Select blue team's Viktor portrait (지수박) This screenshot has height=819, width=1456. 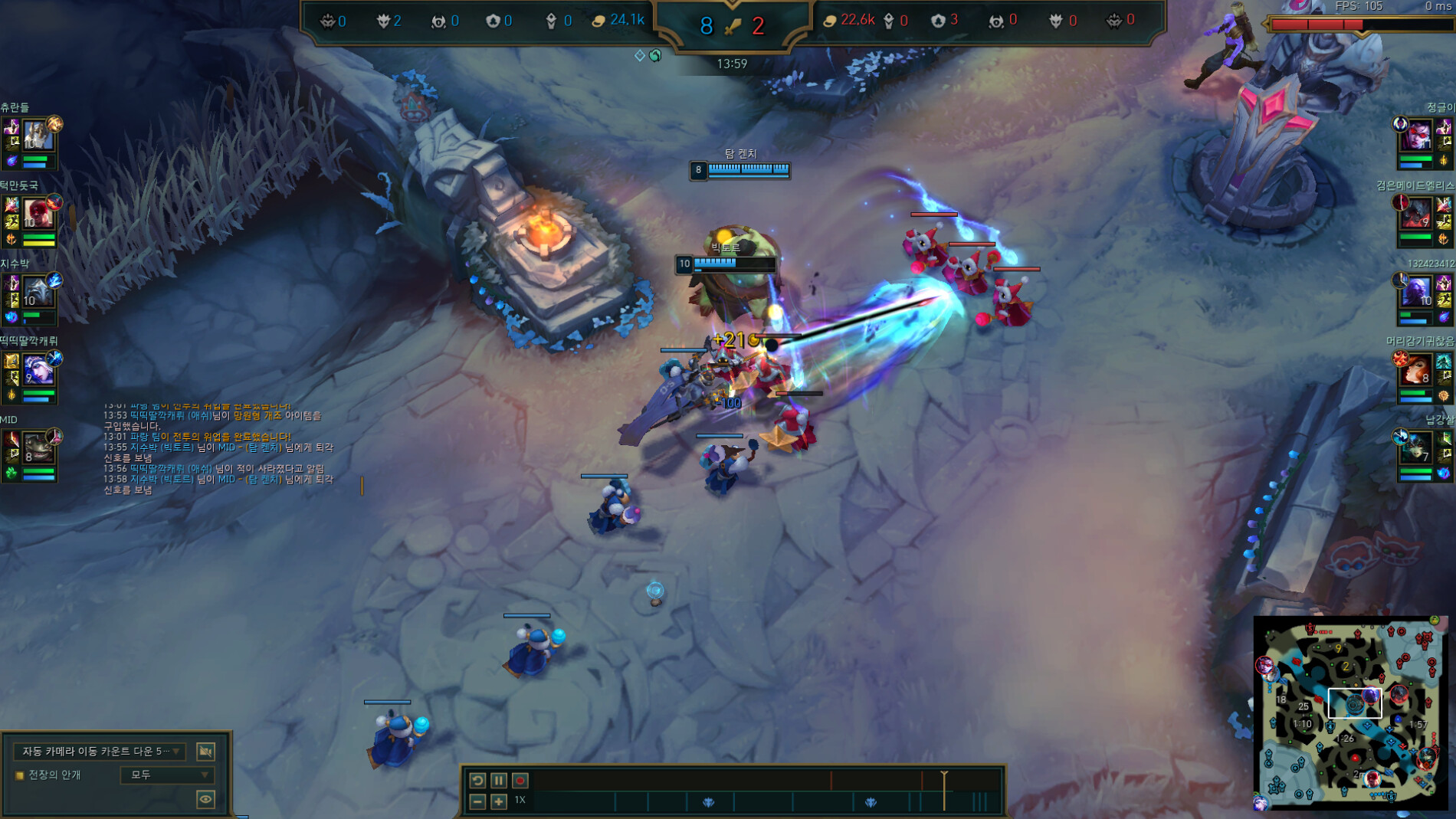(x=37, y=292)
